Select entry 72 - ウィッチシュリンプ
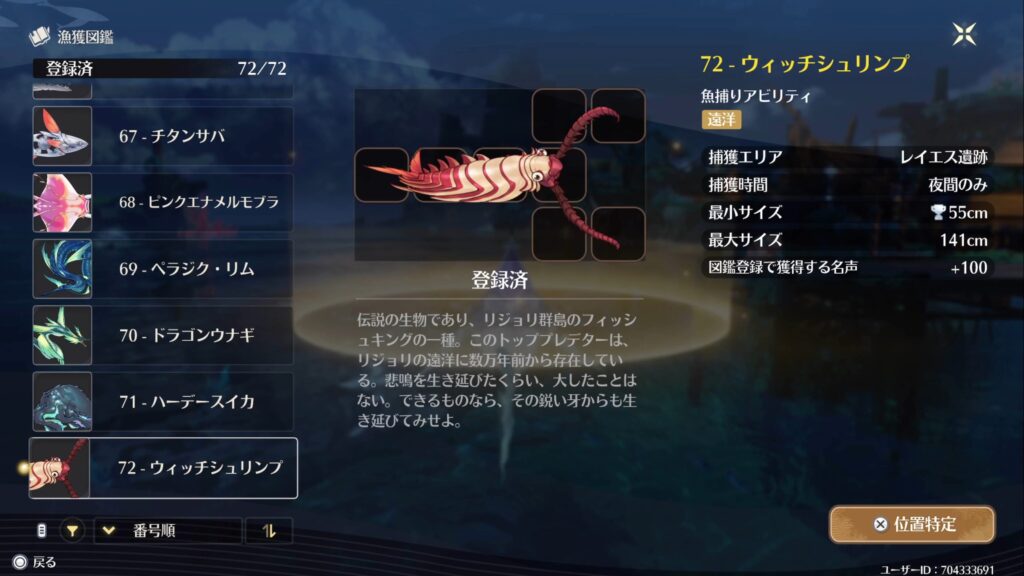Image resolution: width=1024 pixels, height=576 pixels. [x=163, y=468]
